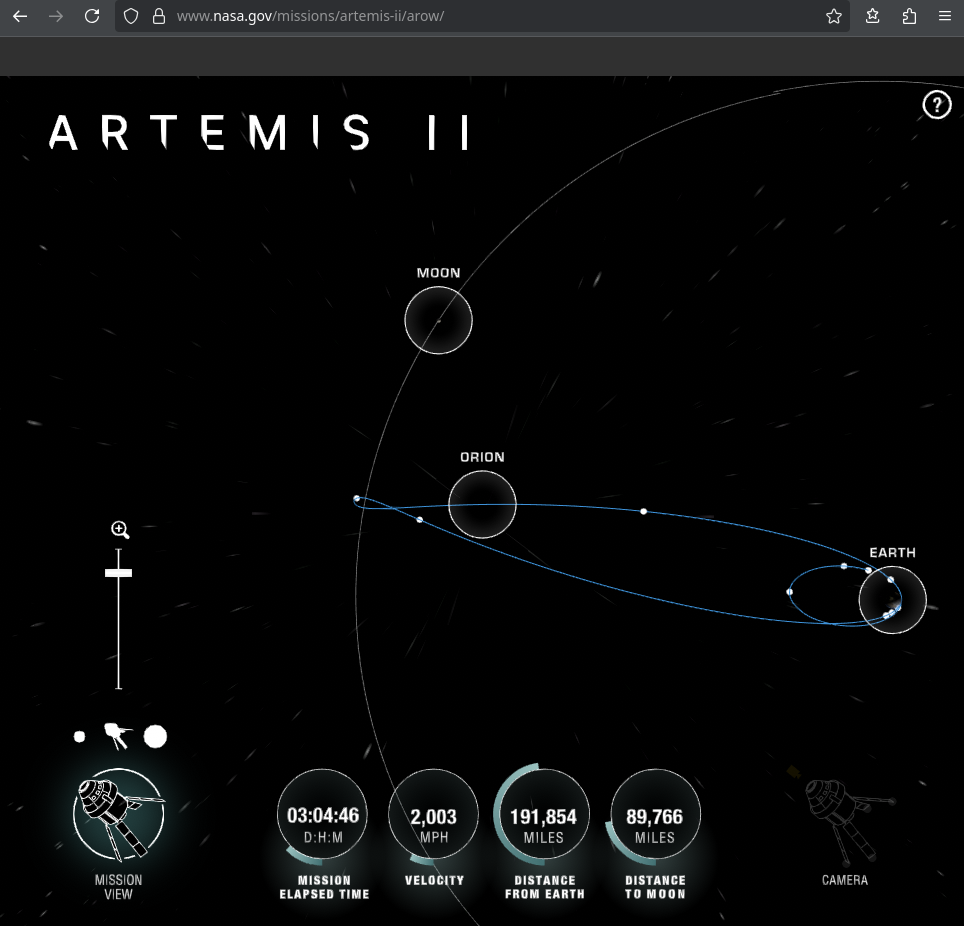
Task: Open the help question mark button
Action: click(x=936, y=105)
